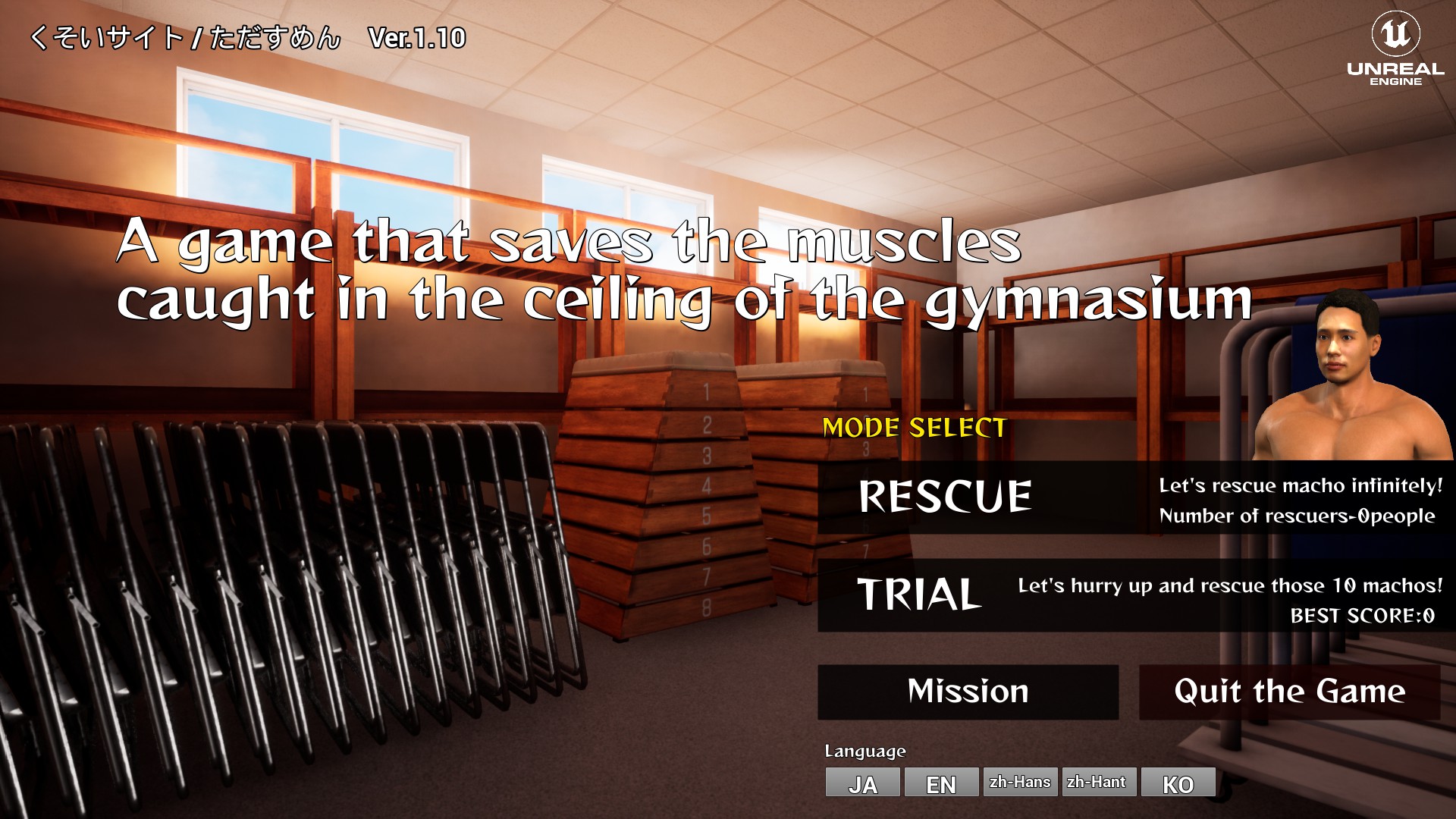Click Quit the Game
Screen dimensions: 1456x819
[1289, 692]
